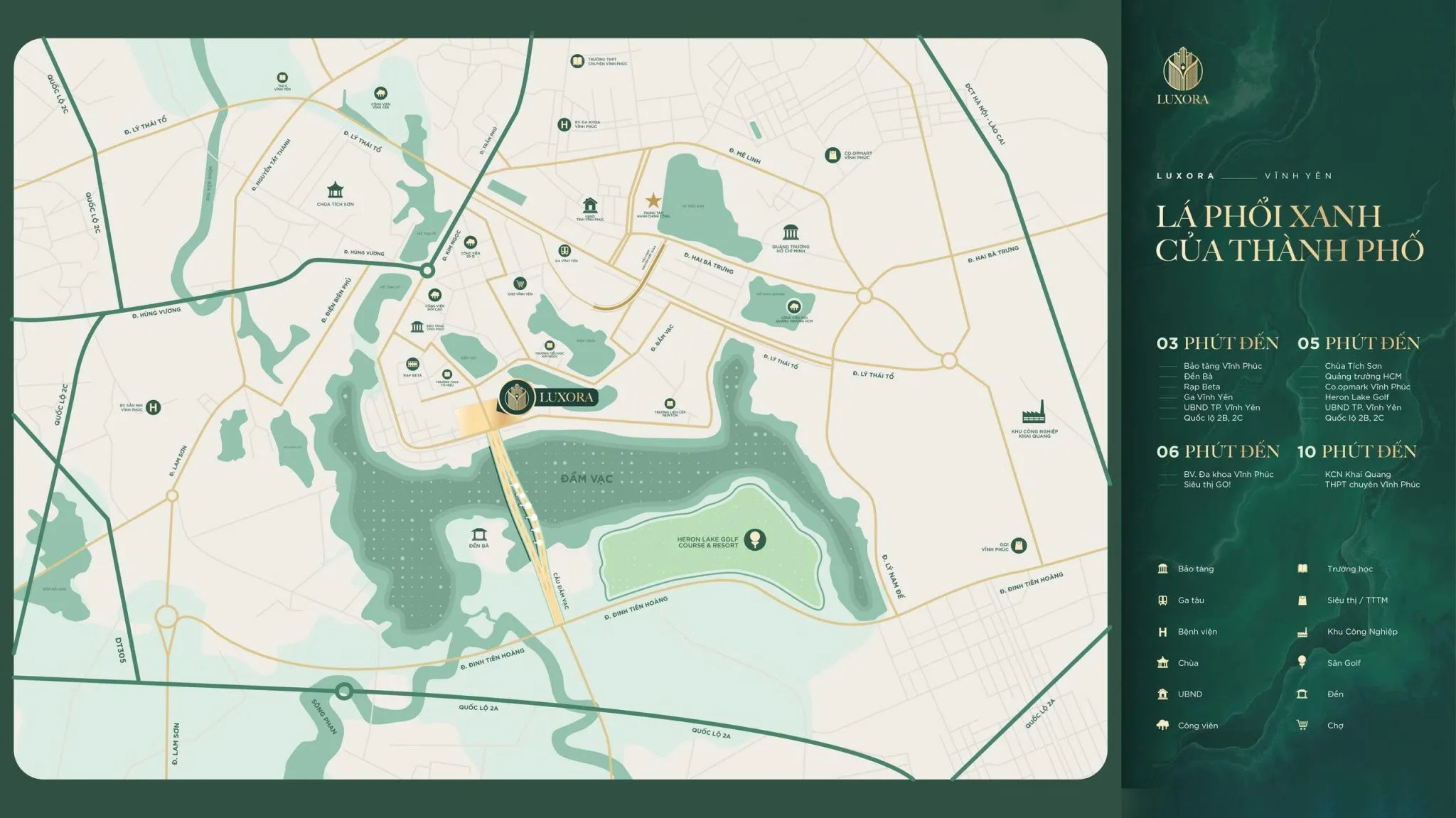Choose the Chùa Tích Sơn pagoda marker
This screenshot has width=1456, height=818.
coord(335,190)
